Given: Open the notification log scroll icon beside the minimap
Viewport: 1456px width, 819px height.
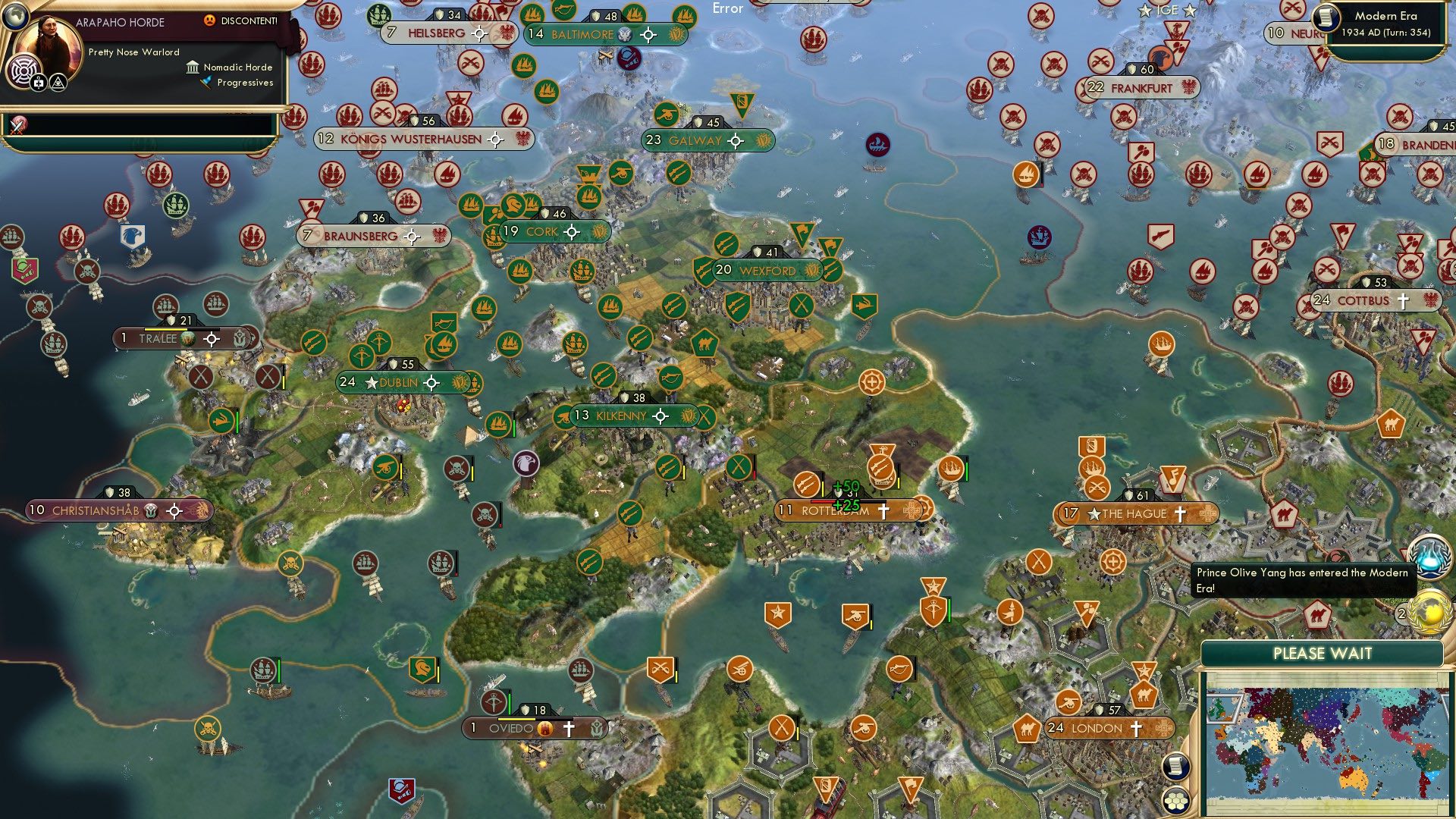Looking at the screenshot, I should tap(1176, 766).
